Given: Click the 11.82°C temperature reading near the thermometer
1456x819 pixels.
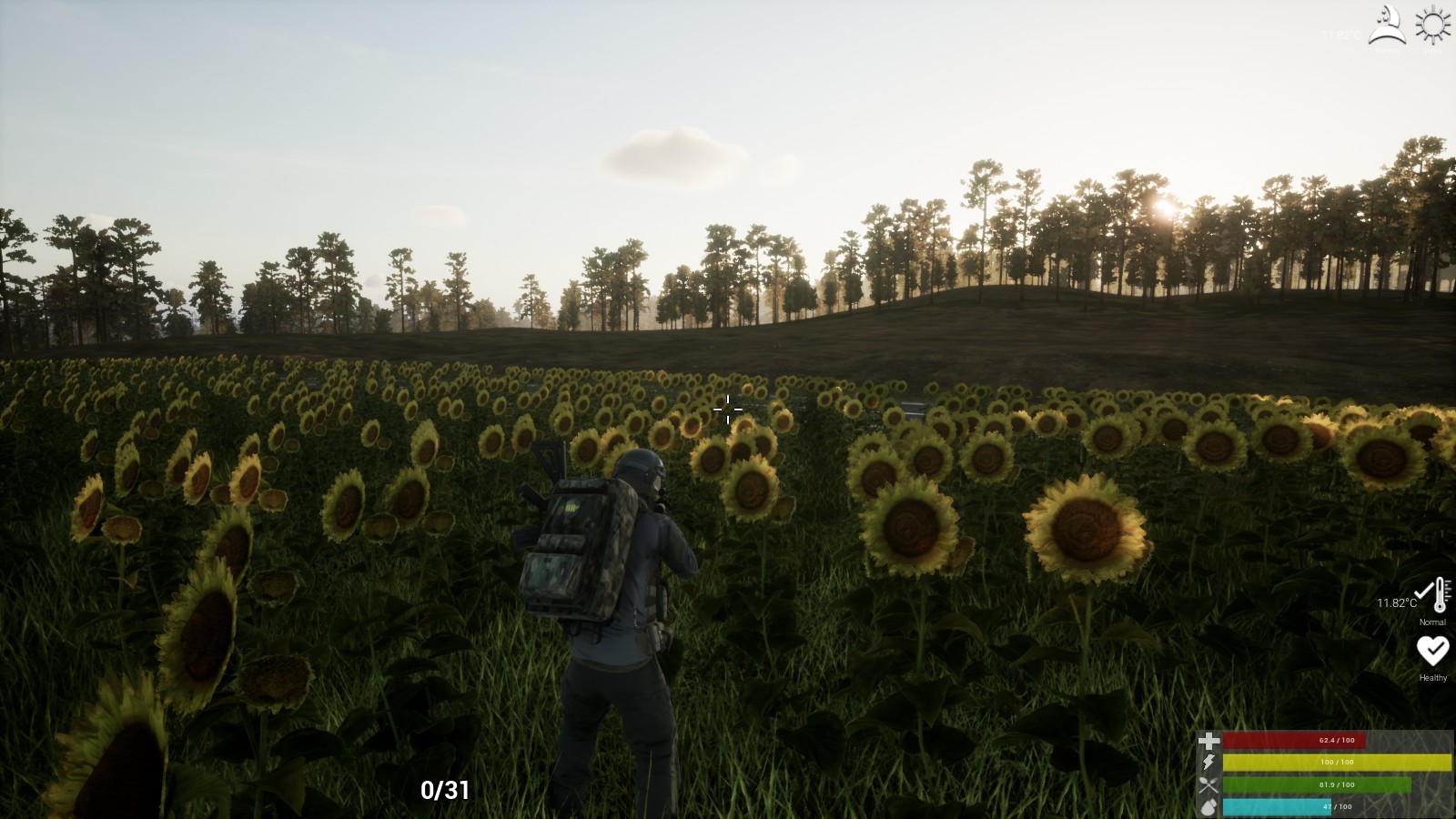Looking at the screenshot, I should tap(1396, 602).
